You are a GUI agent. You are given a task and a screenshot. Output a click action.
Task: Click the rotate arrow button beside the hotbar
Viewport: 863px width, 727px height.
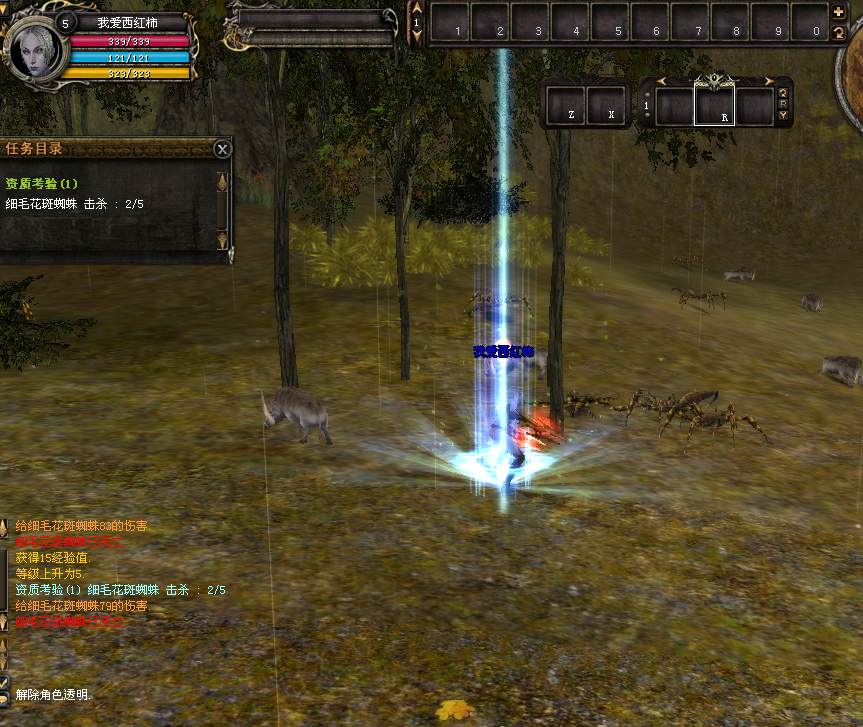point(839,33)
